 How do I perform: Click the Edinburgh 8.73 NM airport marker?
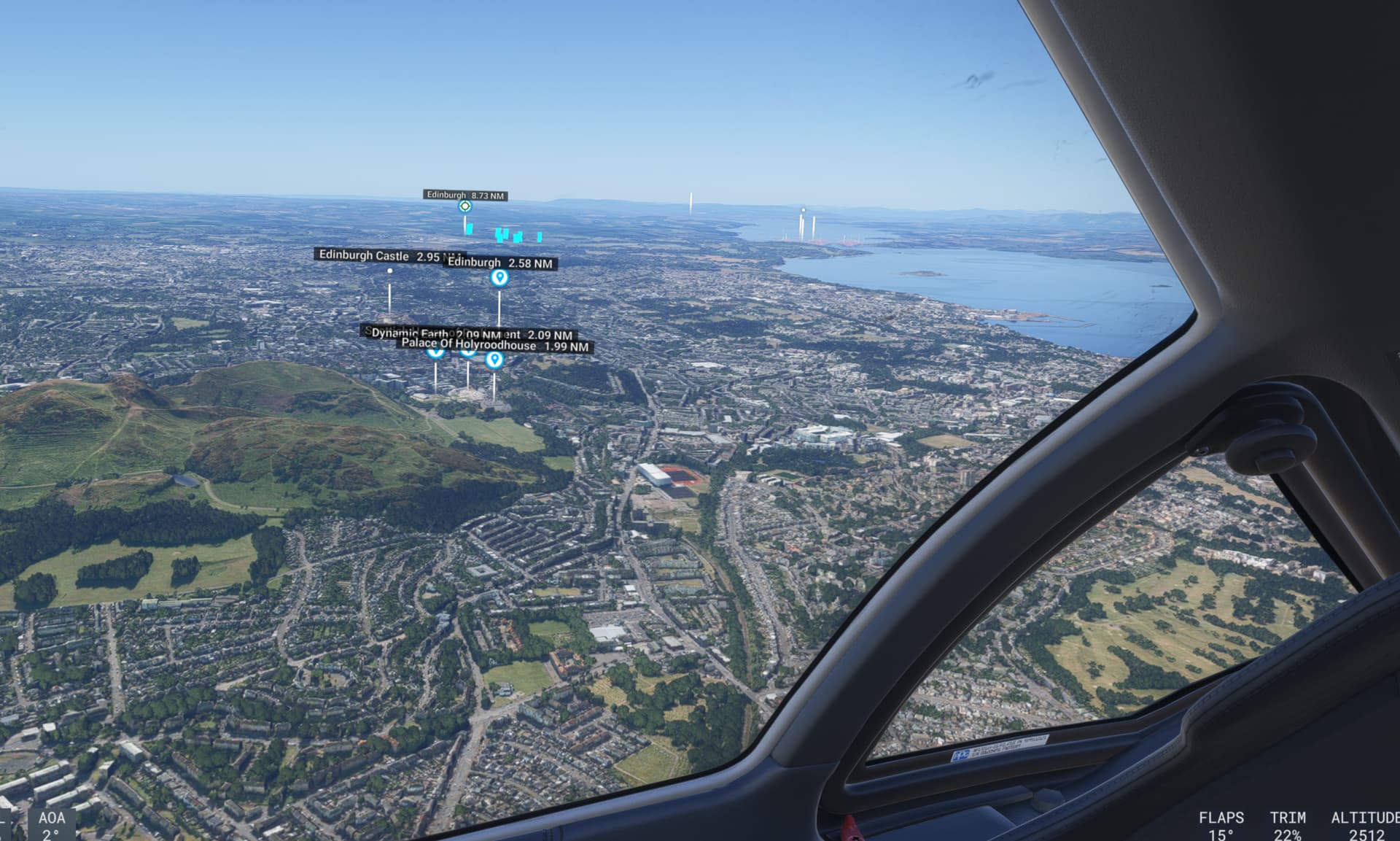[464, 206]
